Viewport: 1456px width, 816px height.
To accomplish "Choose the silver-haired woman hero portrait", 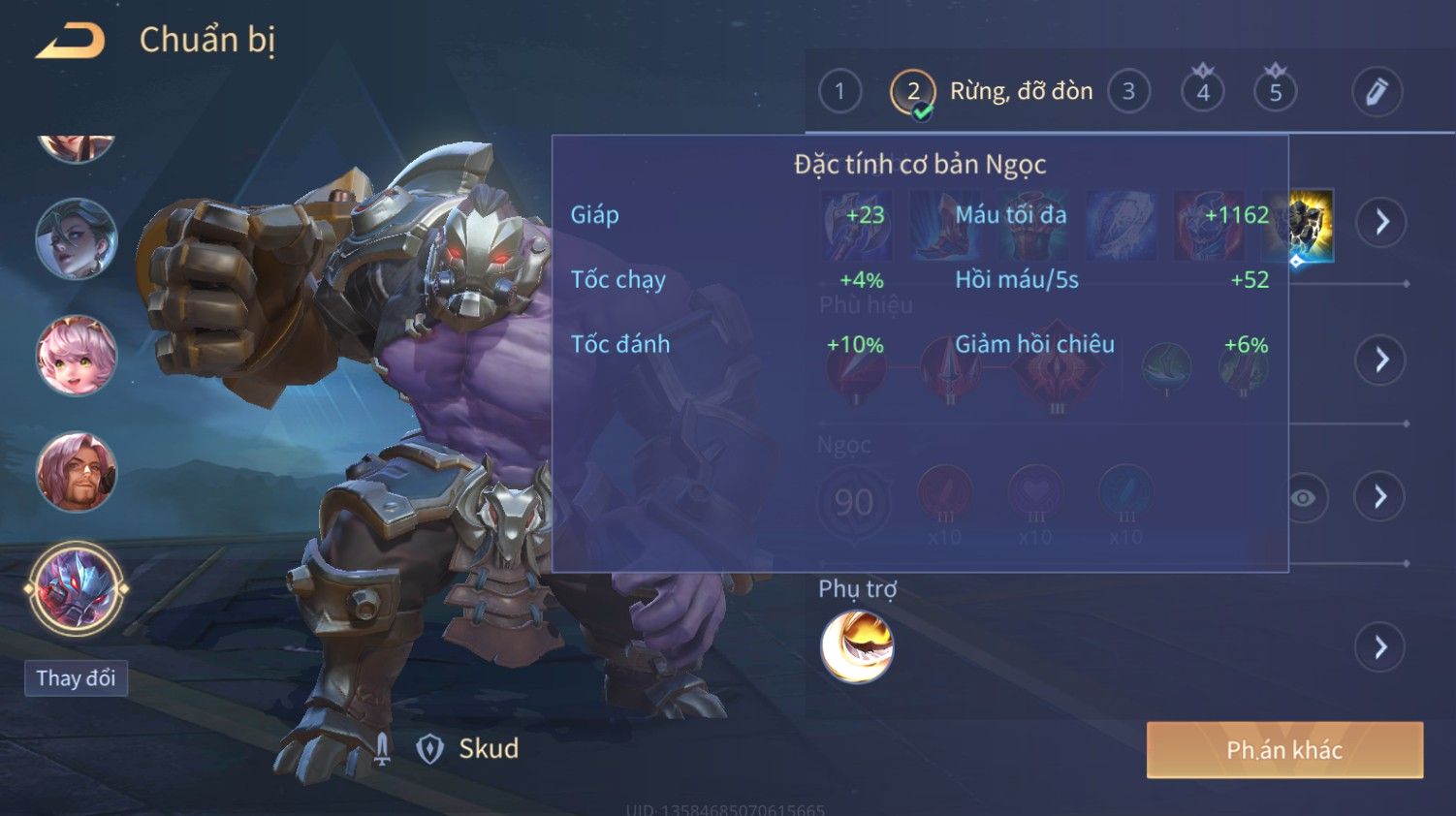I will click(77, 238).
